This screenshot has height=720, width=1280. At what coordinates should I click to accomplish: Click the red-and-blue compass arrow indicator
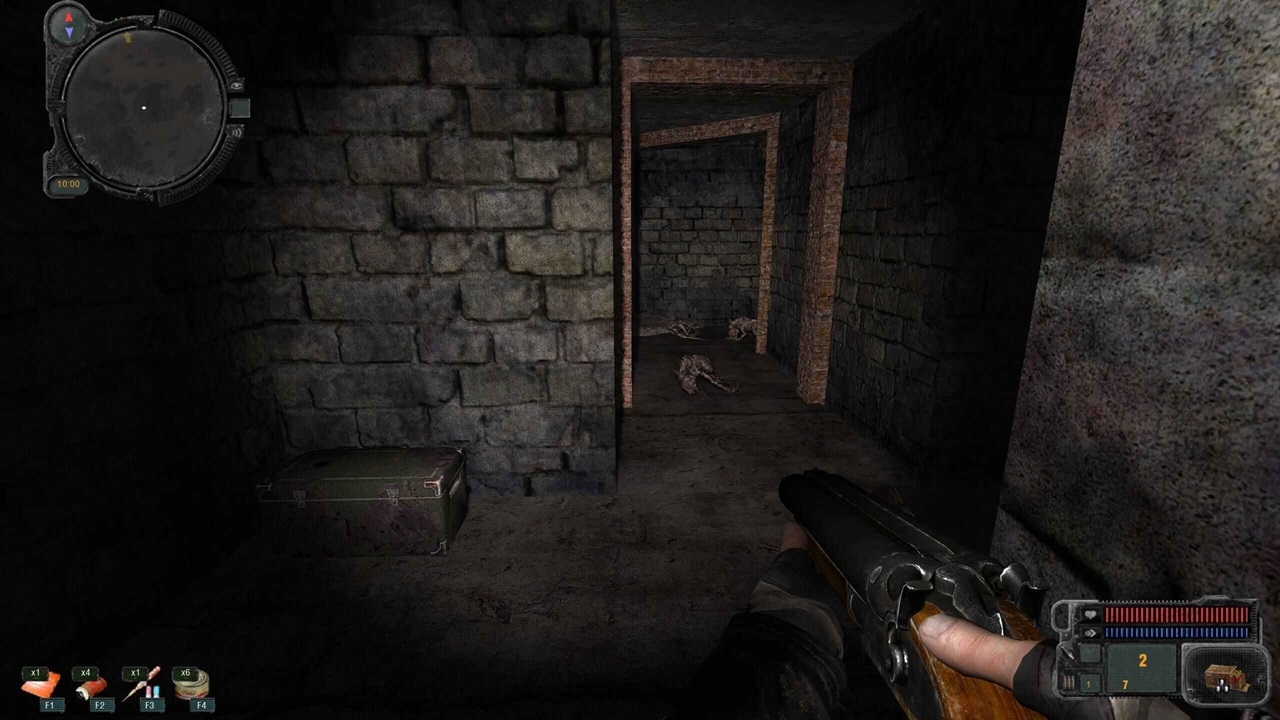pyautogui.click(x=68, y=25)
